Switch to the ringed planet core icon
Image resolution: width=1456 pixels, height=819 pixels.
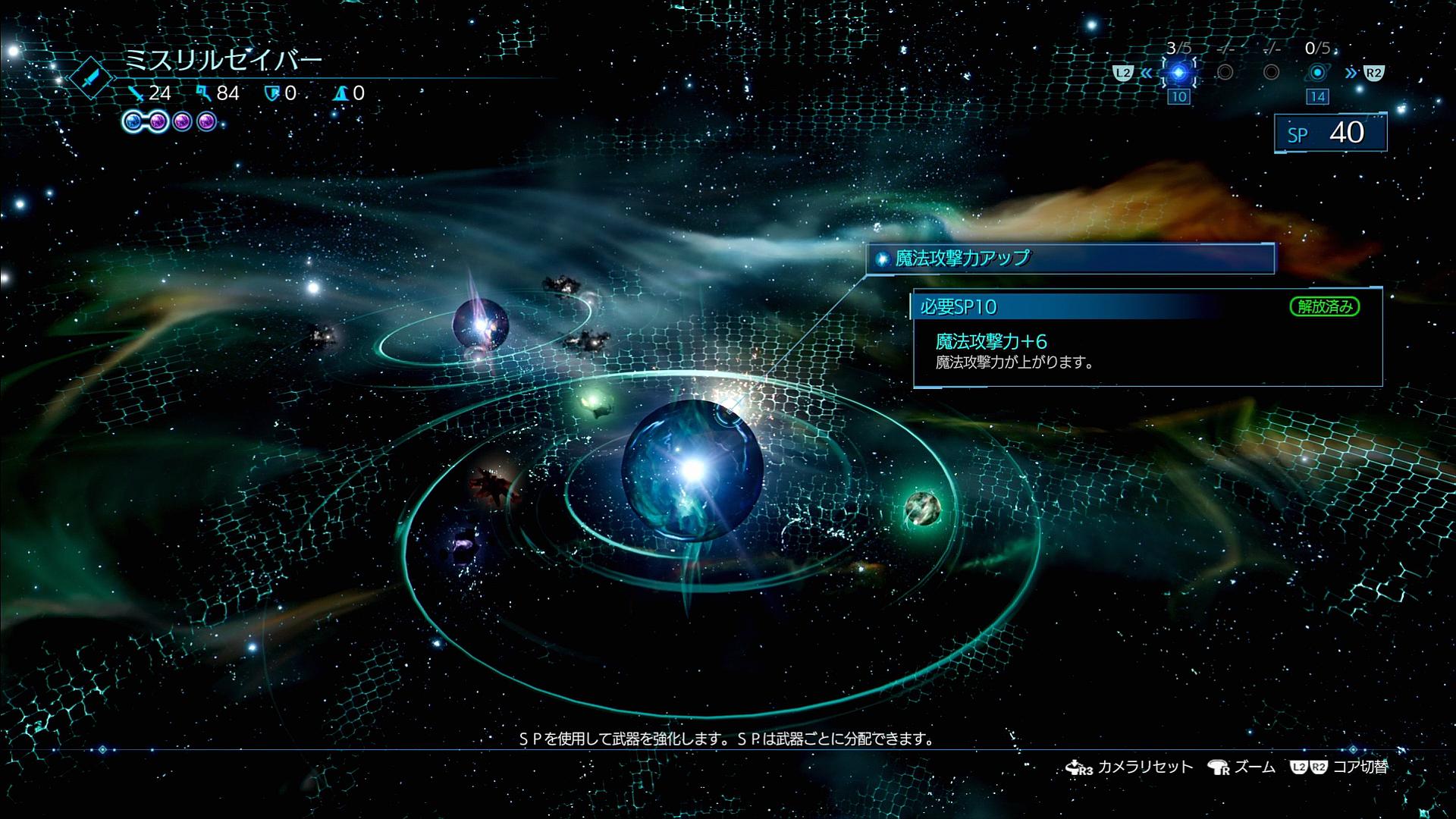coord(1317,73)
